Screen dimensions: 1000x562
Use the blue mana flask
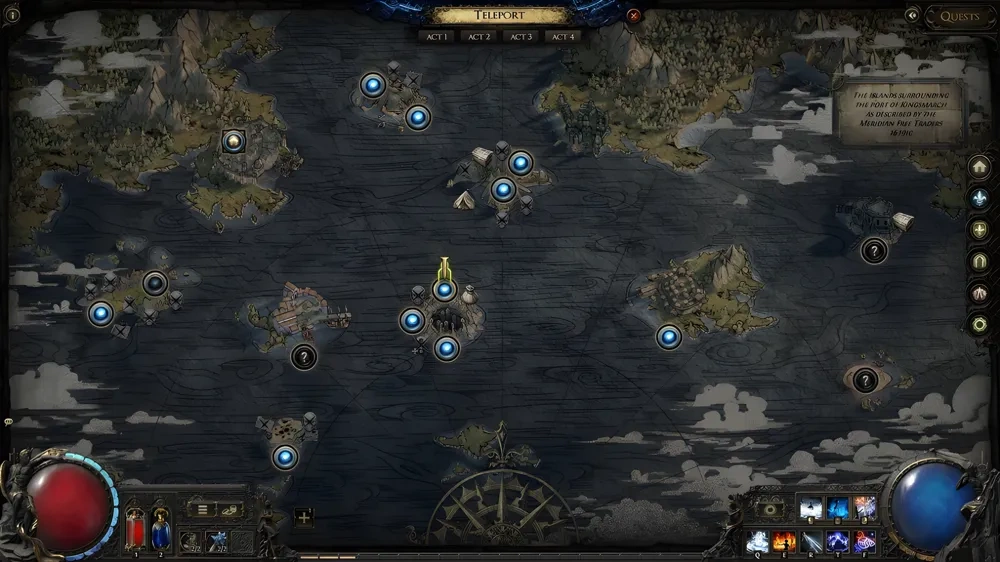160,530
